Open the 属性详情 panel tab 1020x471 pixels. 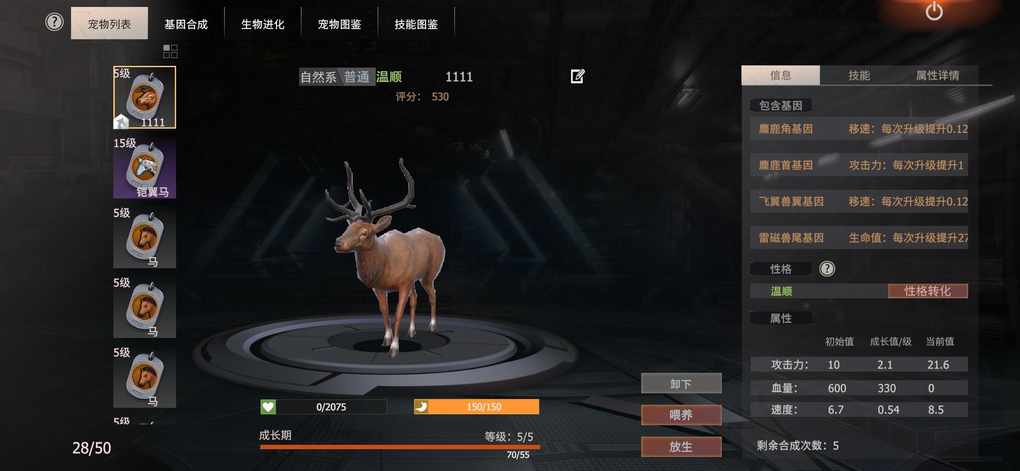click(937, 75)
